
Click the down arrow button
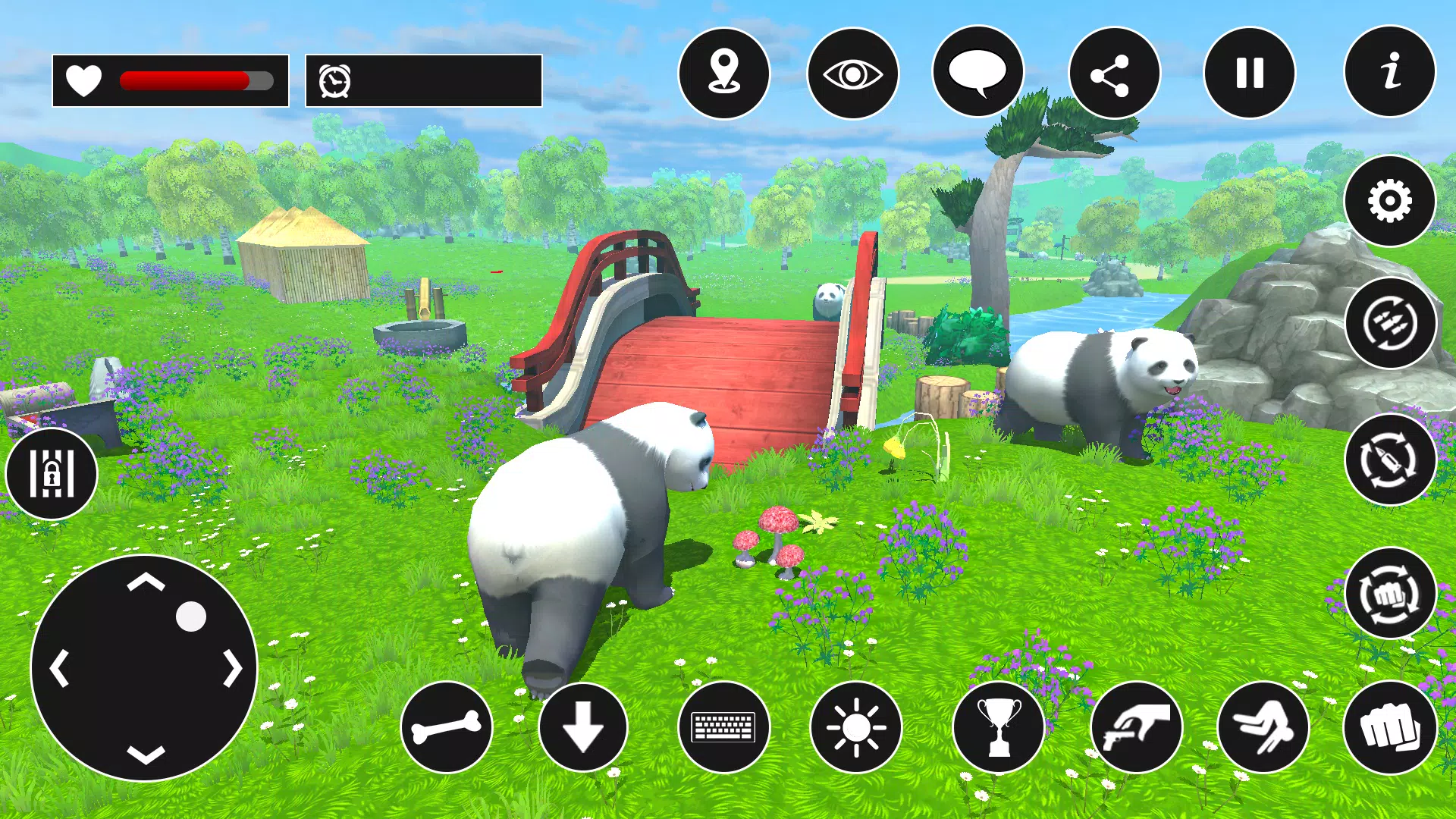point(582,727)
